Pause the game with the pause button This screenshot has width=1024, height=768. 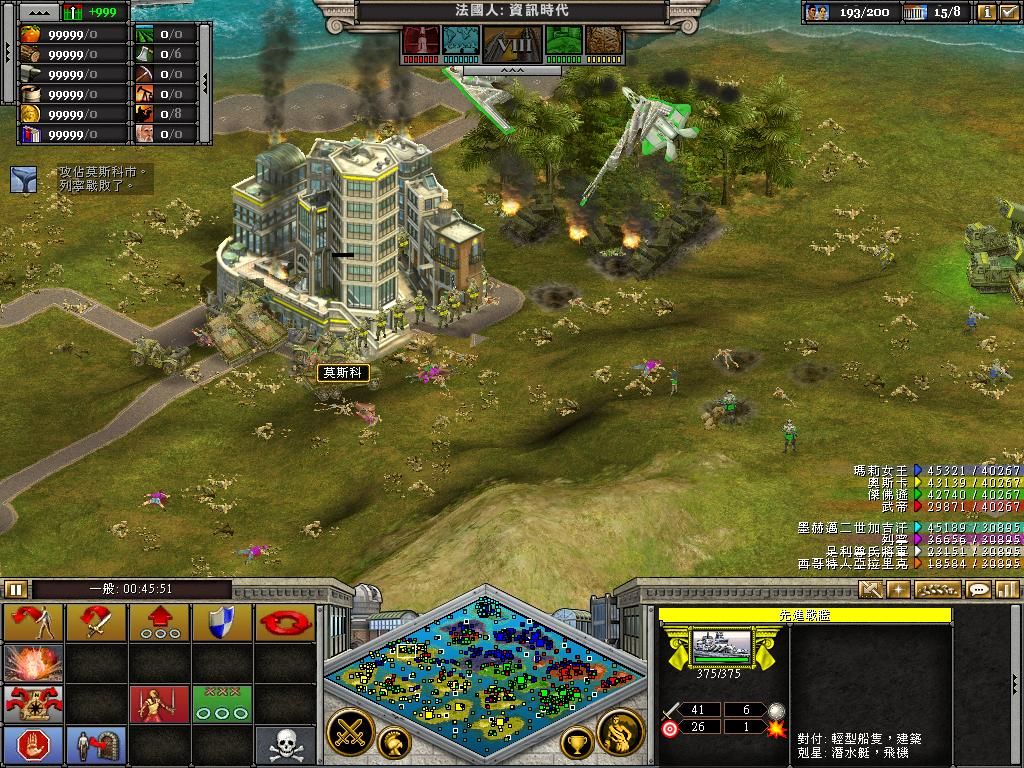click(15, 589)
